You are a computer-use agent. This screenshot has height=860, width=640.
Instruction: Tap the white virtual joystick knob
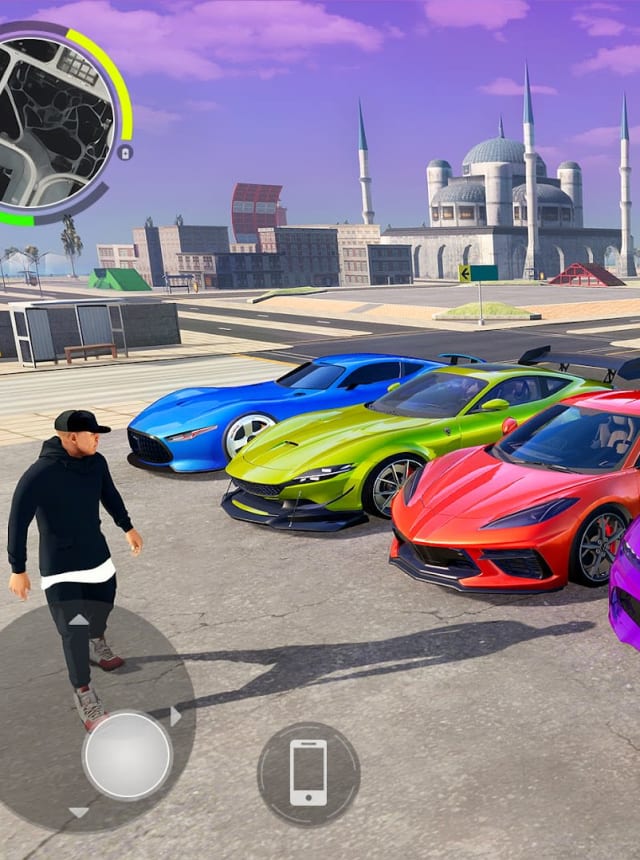(127, 755)
